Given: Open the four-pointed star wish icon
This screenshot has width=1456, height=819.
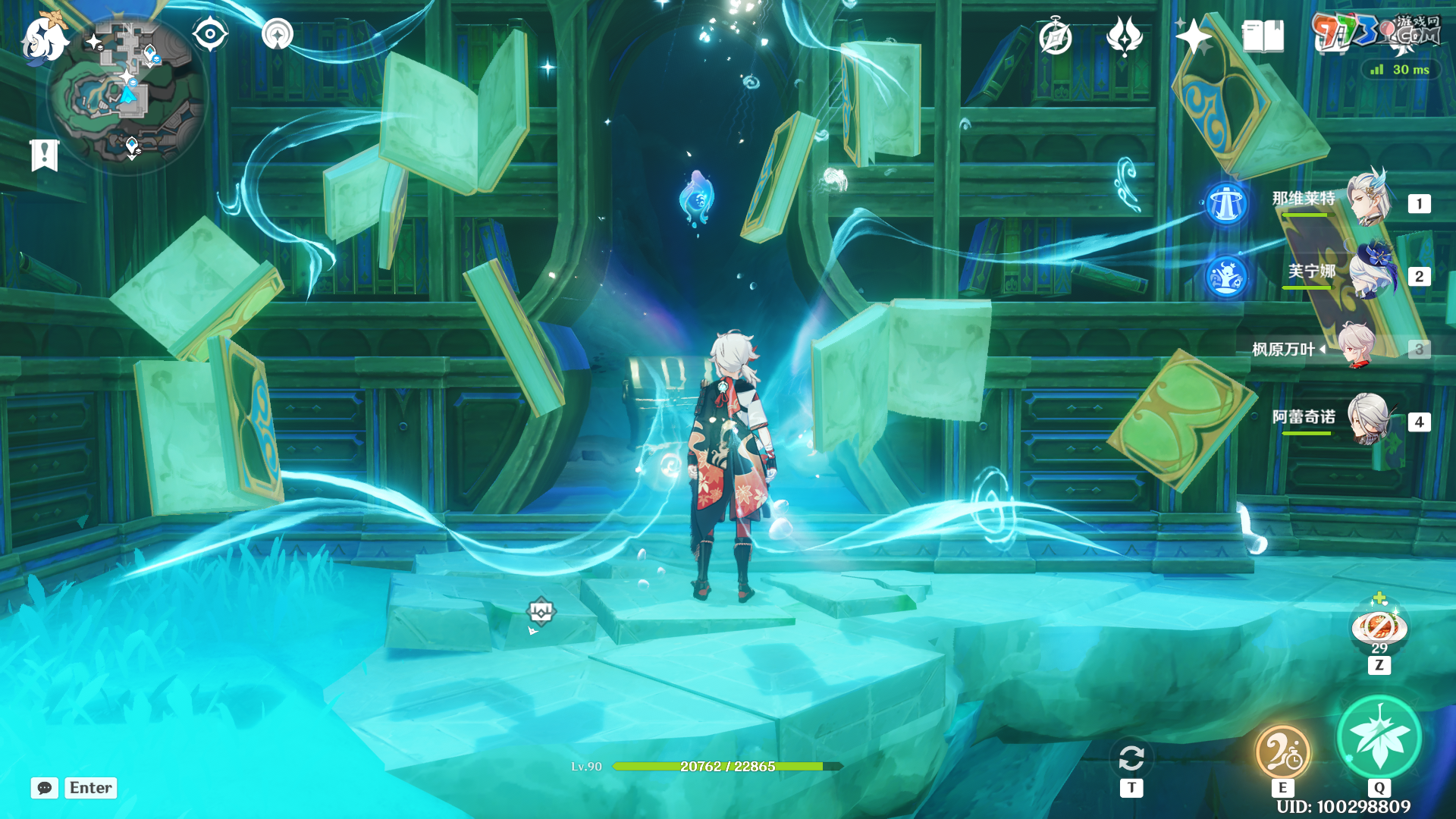Looking at the screenshot, I should point(1193,36).
